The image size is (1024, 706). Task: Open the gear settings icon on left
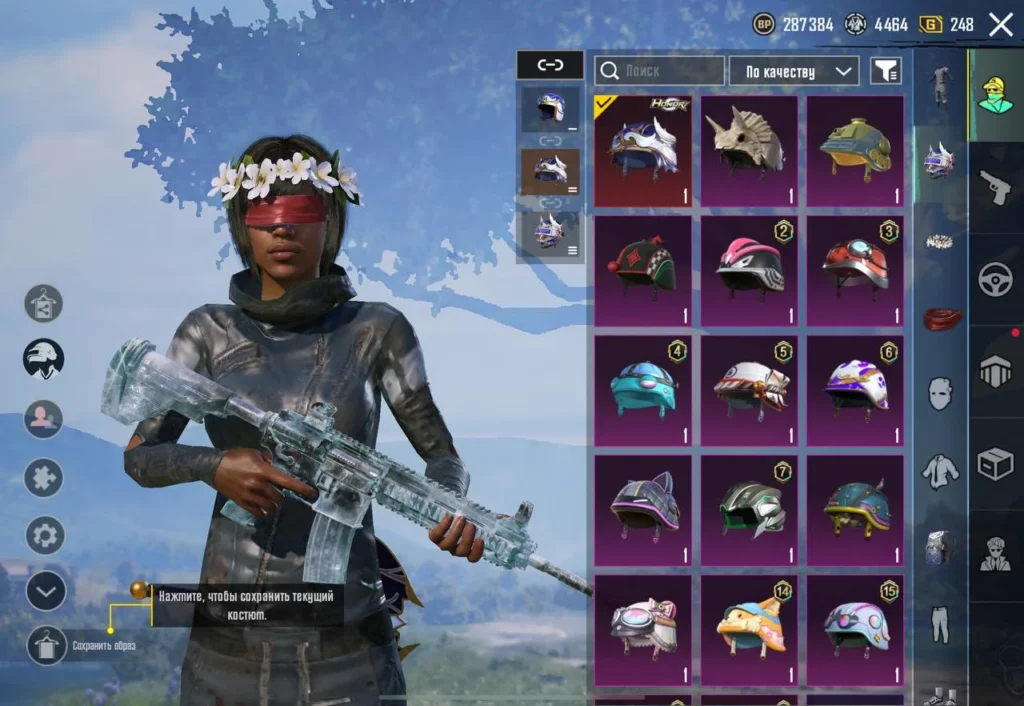coord(44,535)
